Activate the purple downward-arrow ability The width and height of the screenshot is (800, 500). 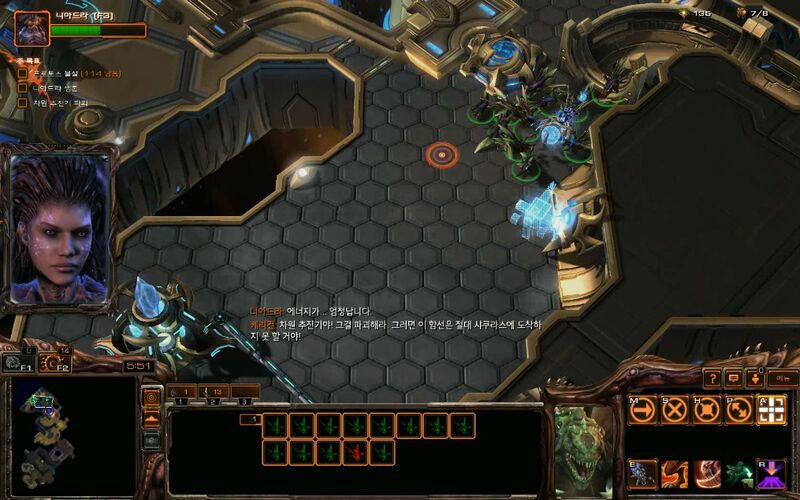(772, 473)
